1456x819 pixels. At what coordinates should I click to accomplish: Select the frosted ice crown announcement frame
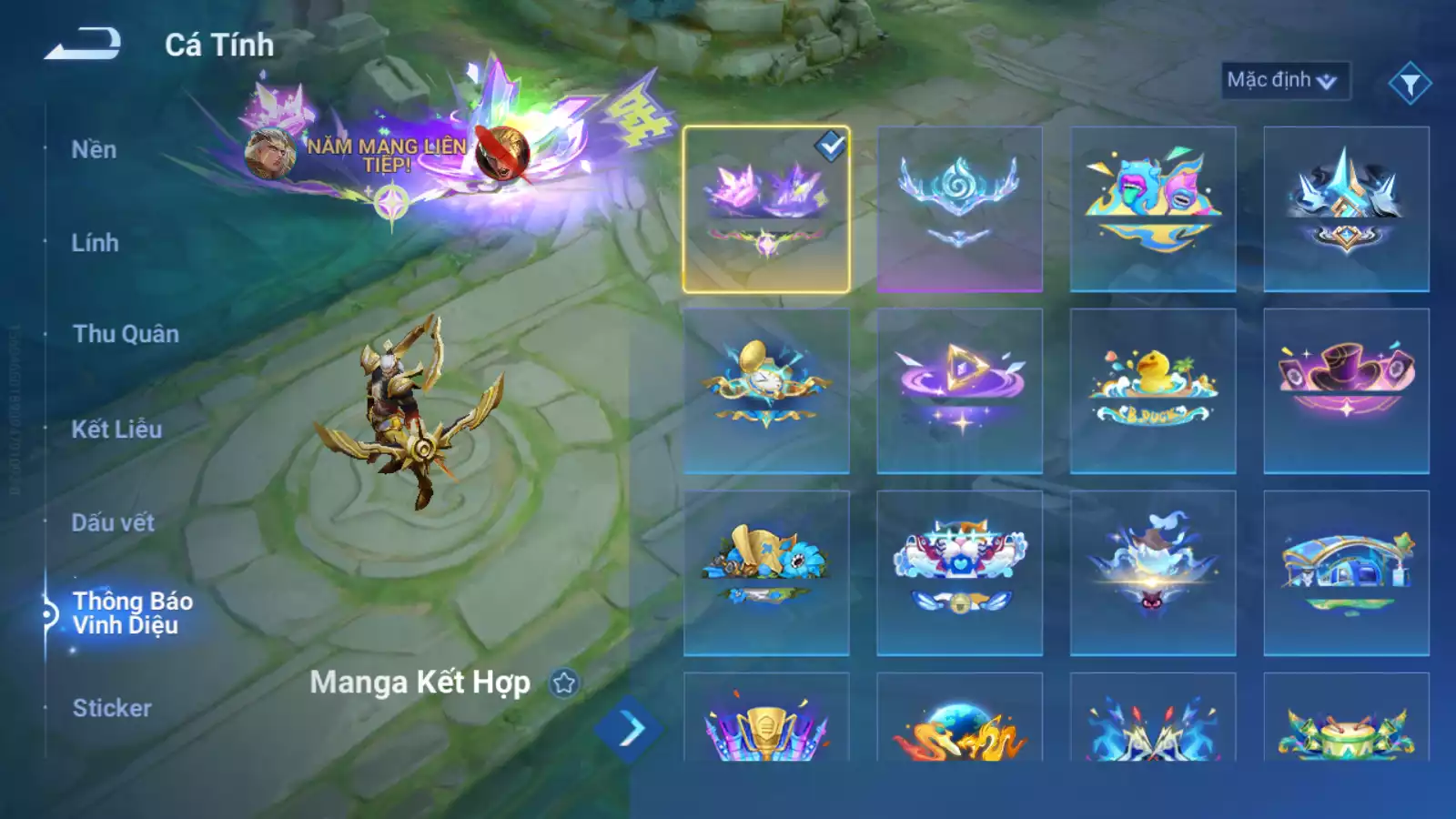960,207
